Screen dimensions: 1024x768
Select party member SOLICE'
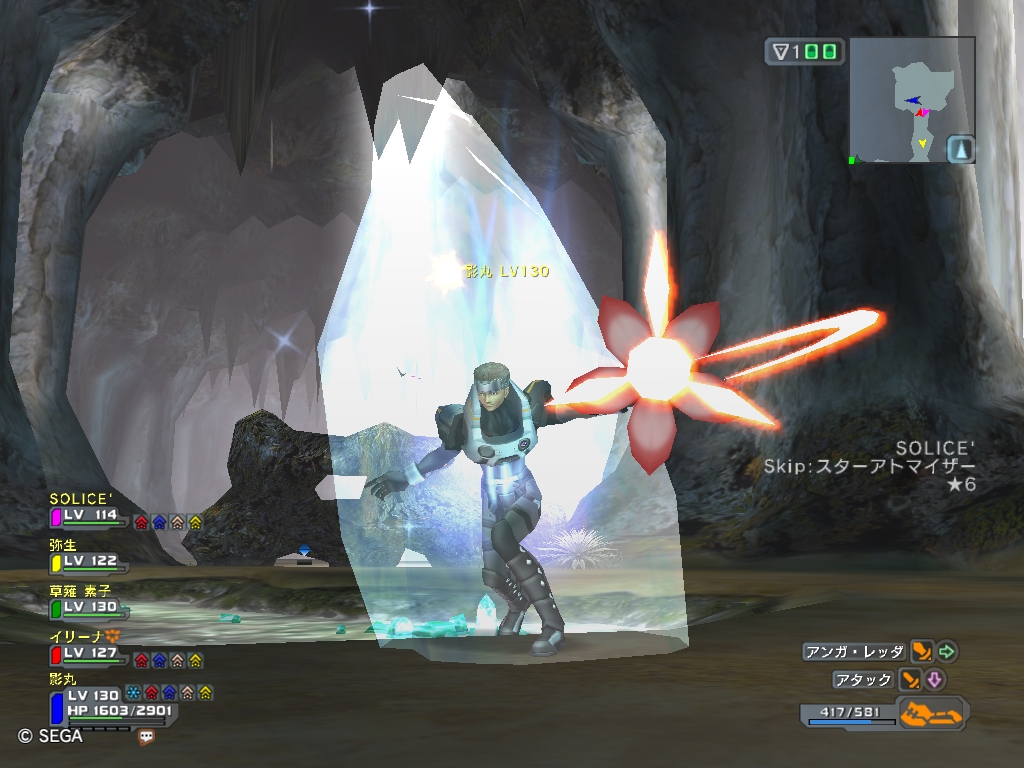point(90,515)
